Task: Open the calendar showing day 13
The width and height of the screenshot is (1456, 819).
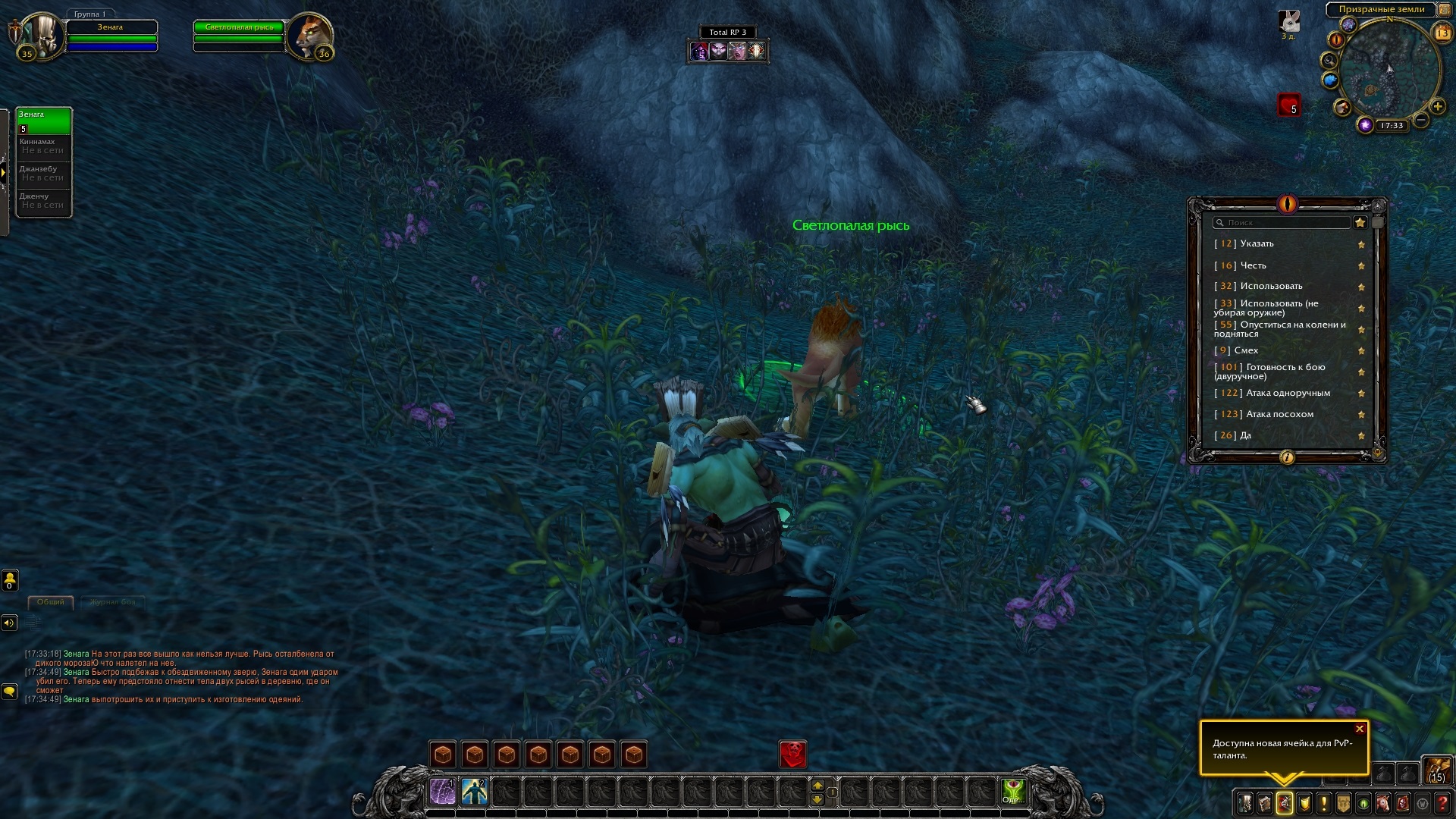Action: (x=1442, y=33)
